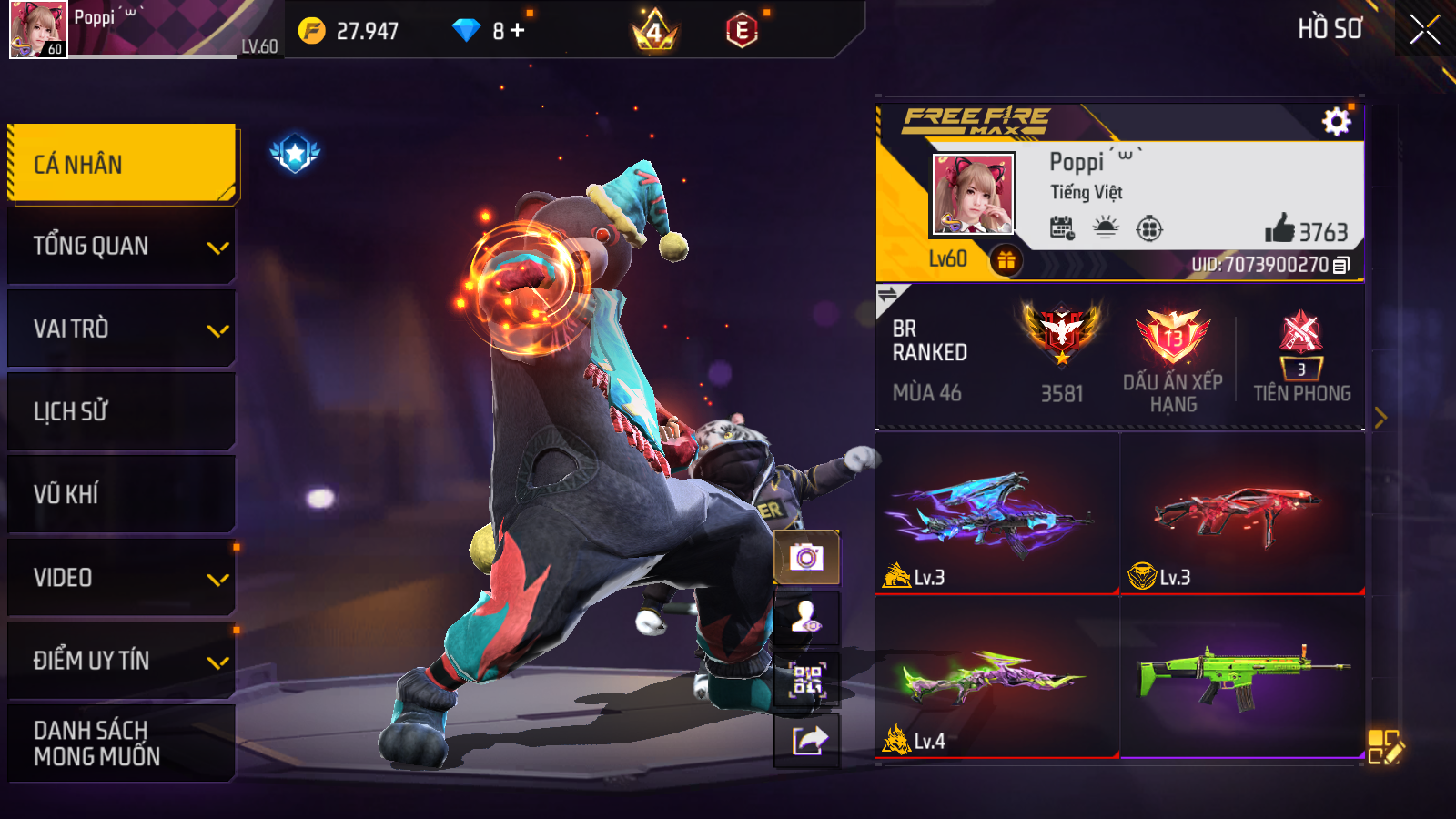Copy the UID with the copy icon
1456x819 pixels.
pos(1341,266)
